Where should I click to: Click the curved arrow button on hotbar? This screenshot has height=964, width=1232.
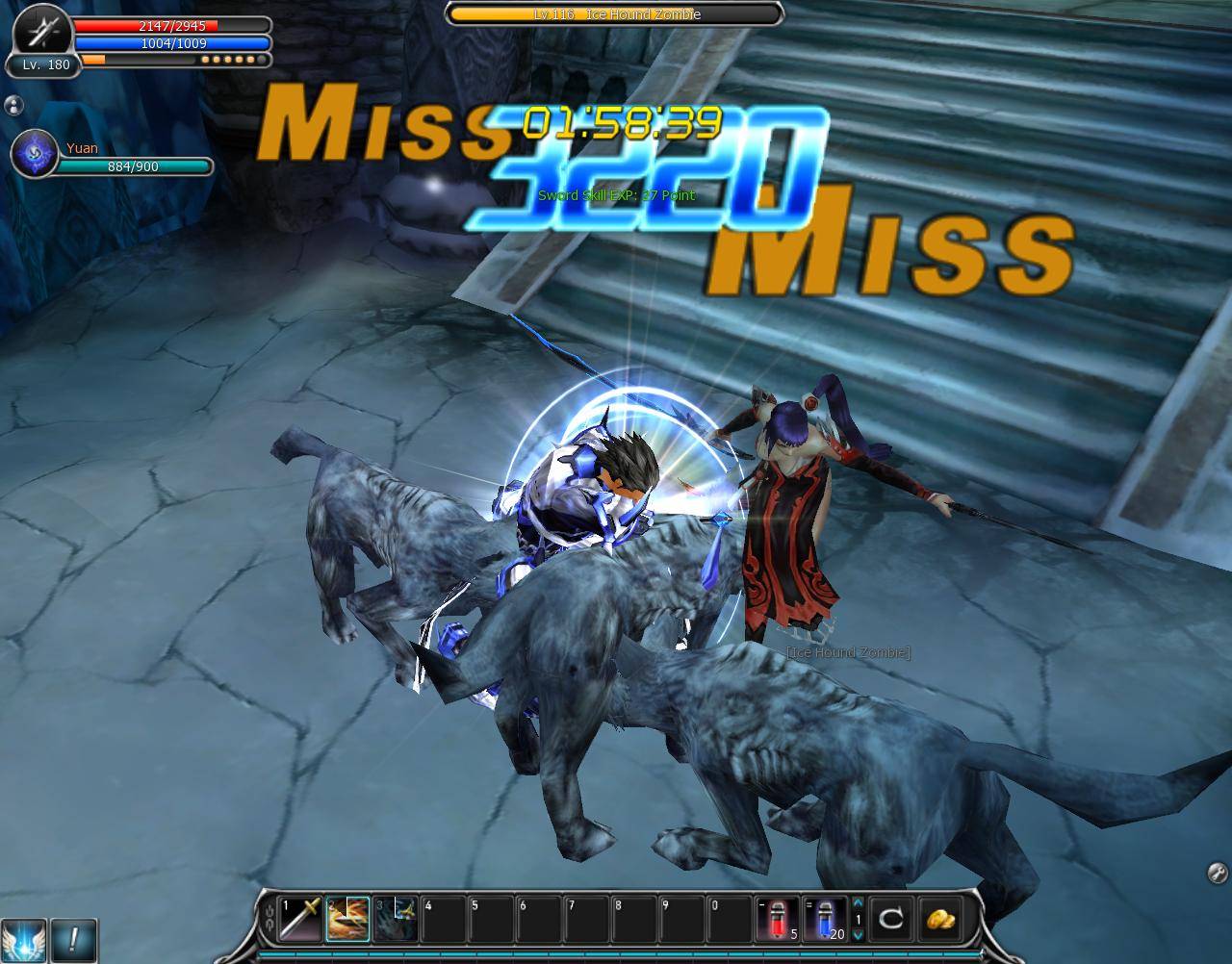pos(891,919)
